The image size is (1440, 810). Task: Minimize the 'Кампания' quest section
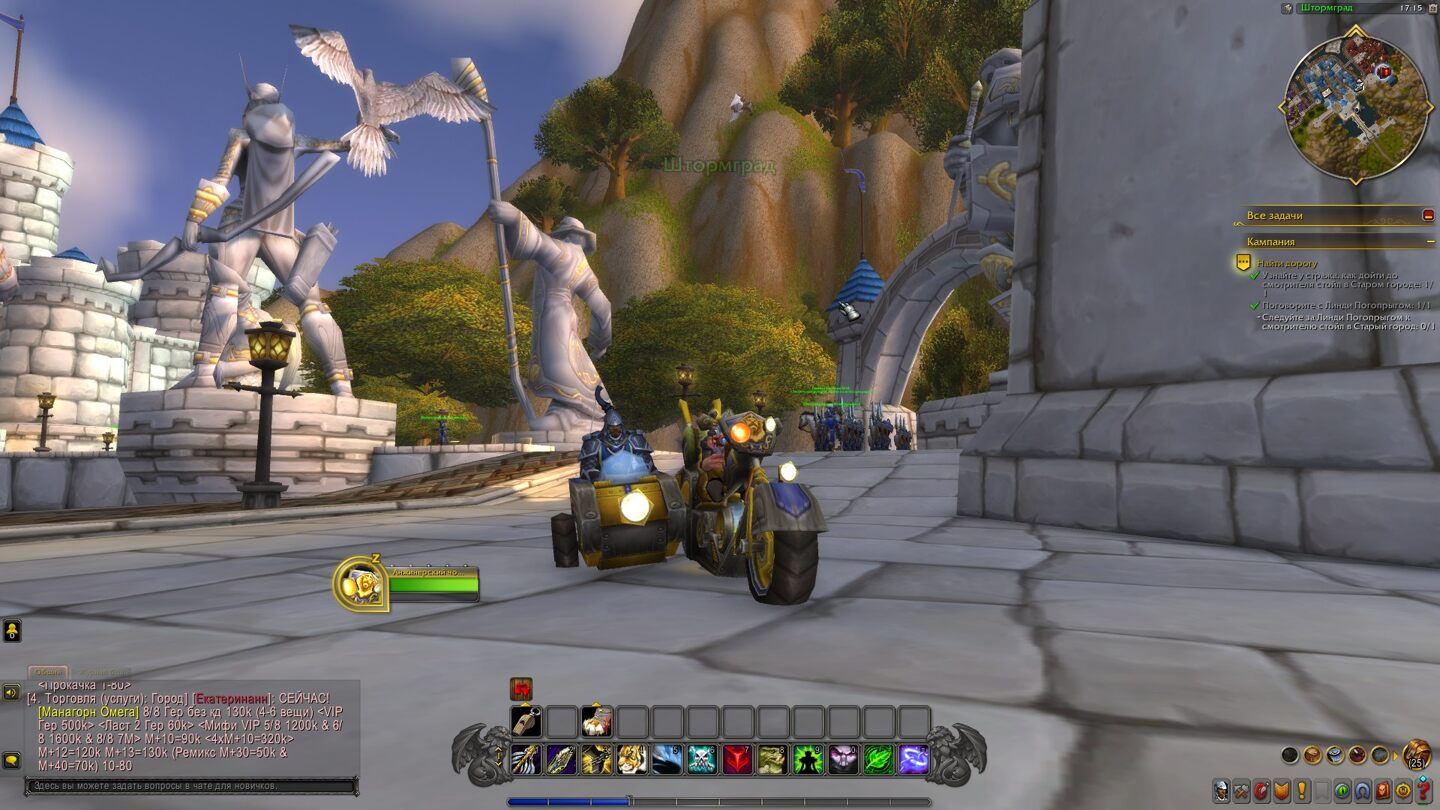pos(1429,242)
